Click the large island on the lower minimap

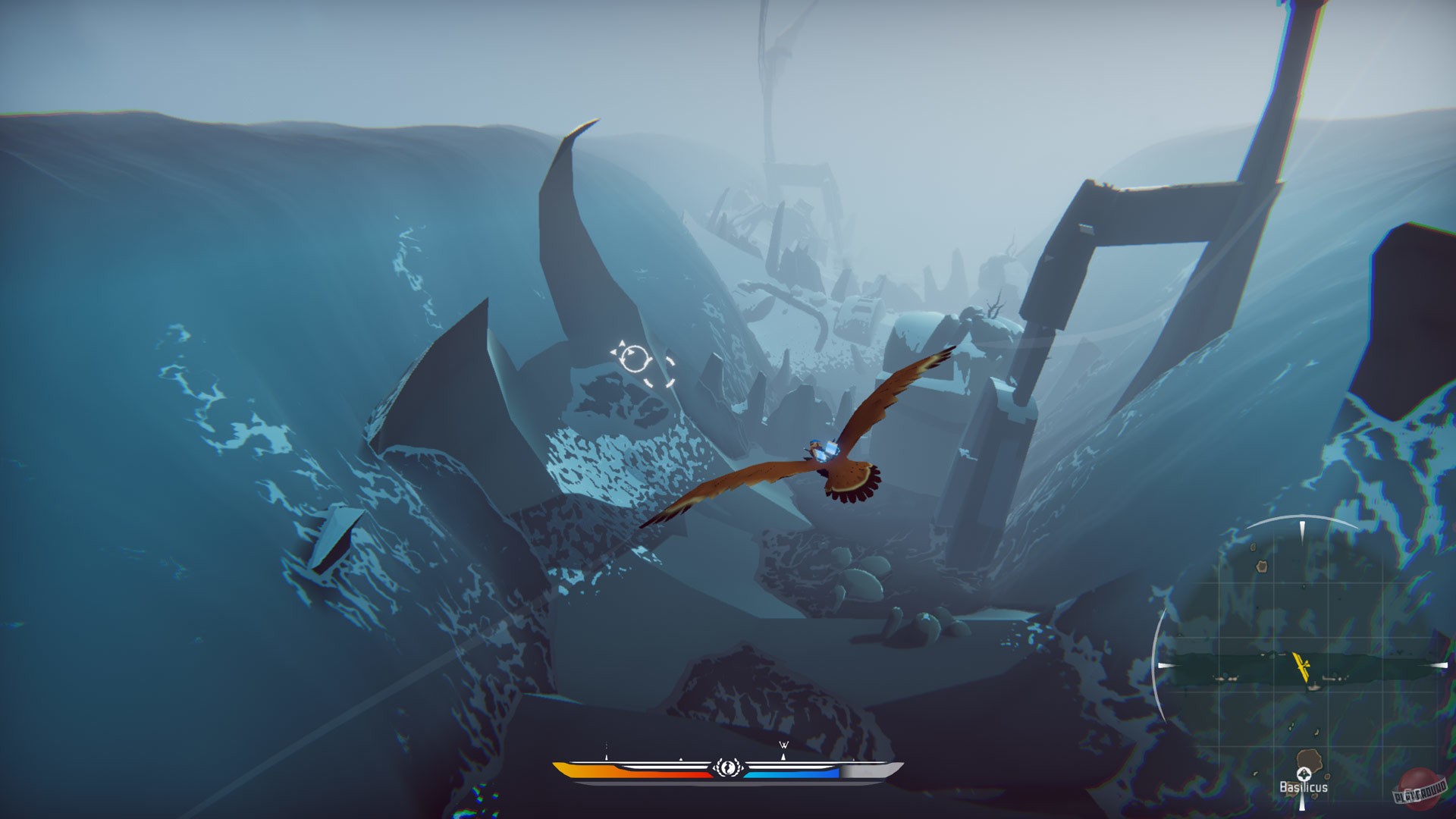coord(1310,760)
